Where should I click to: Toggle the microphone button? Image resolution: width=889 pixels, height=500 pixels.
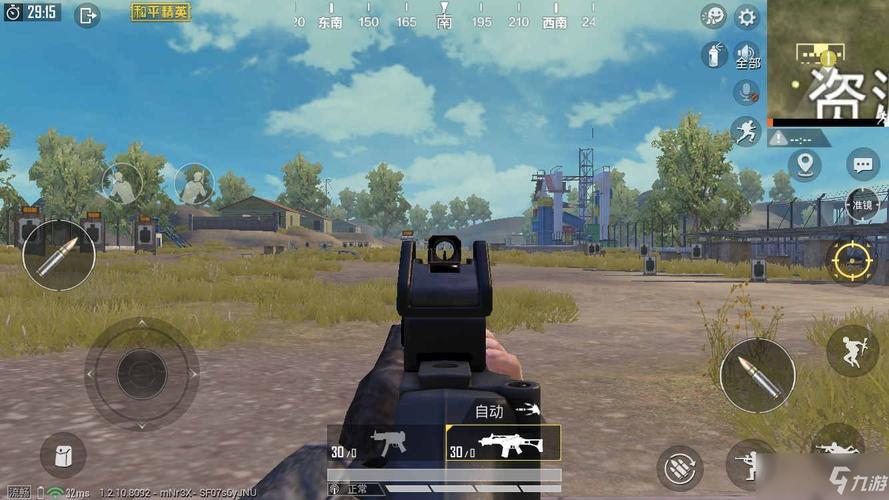745,92
